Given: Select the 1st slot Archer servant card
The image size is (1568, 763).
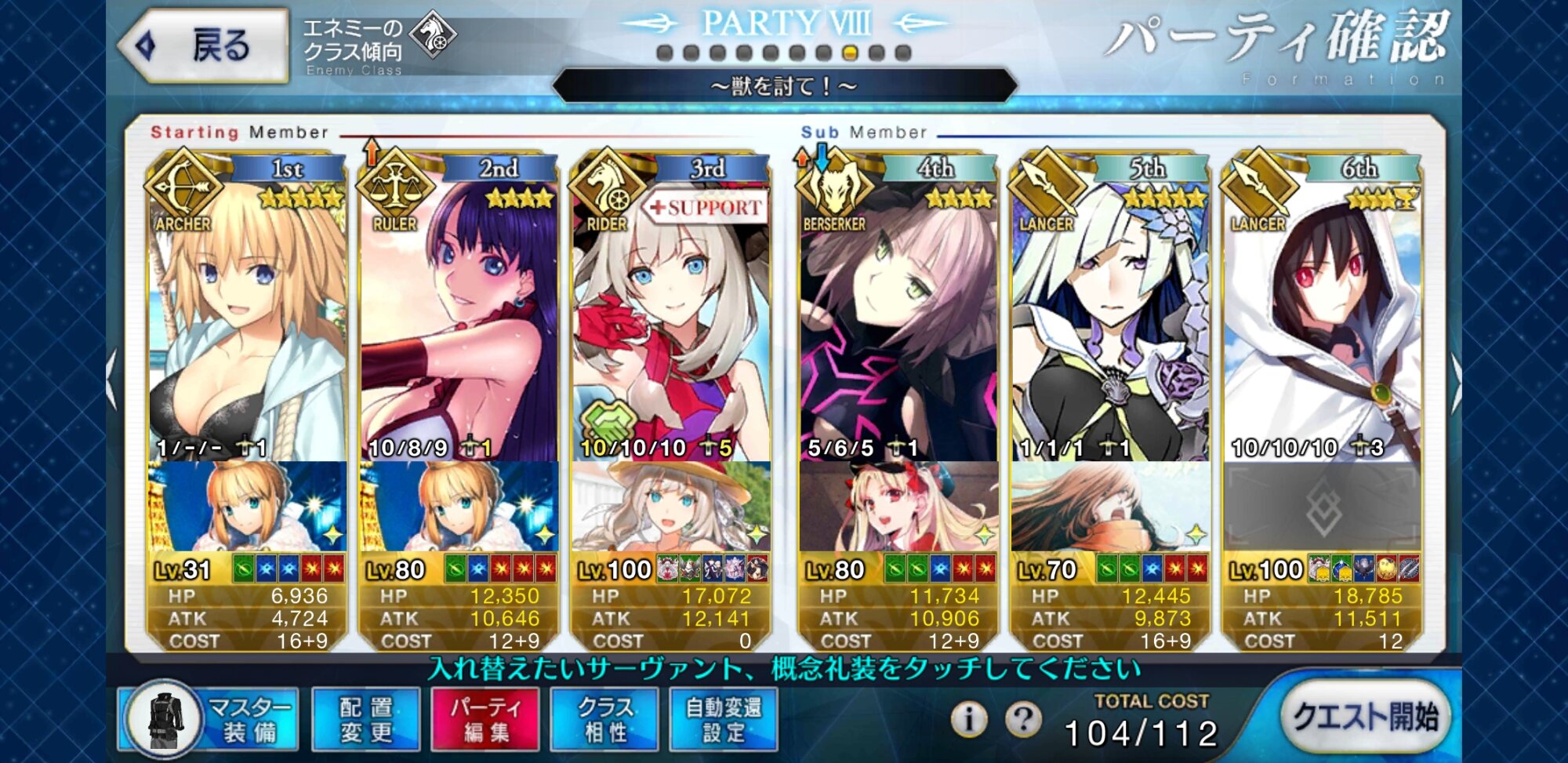Looking at the screenshot, I should pos(248,314).
